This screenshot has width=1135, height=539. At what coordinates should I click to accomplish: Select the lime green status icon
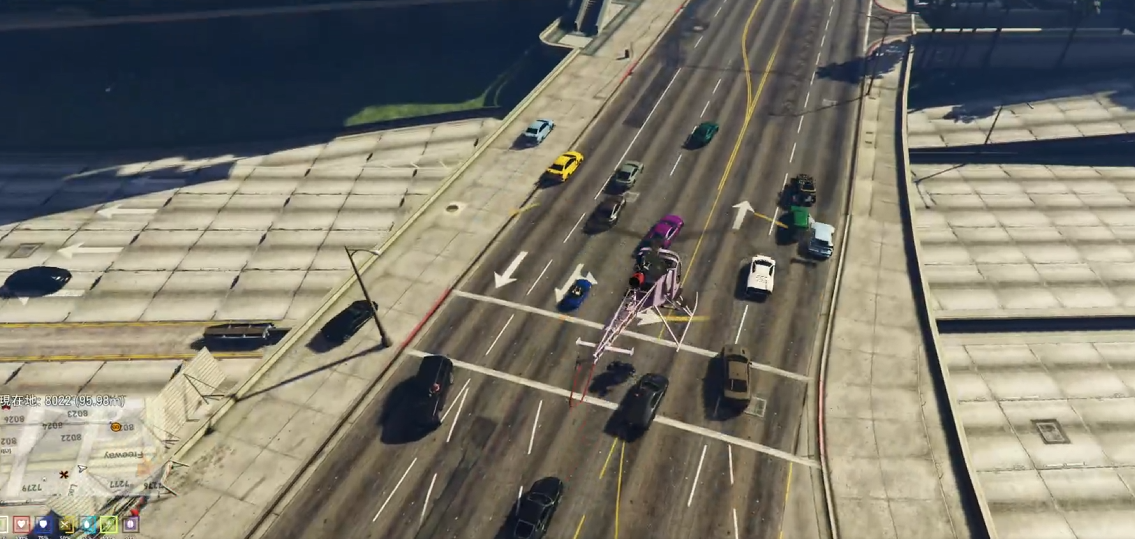(x=109, y=524)
